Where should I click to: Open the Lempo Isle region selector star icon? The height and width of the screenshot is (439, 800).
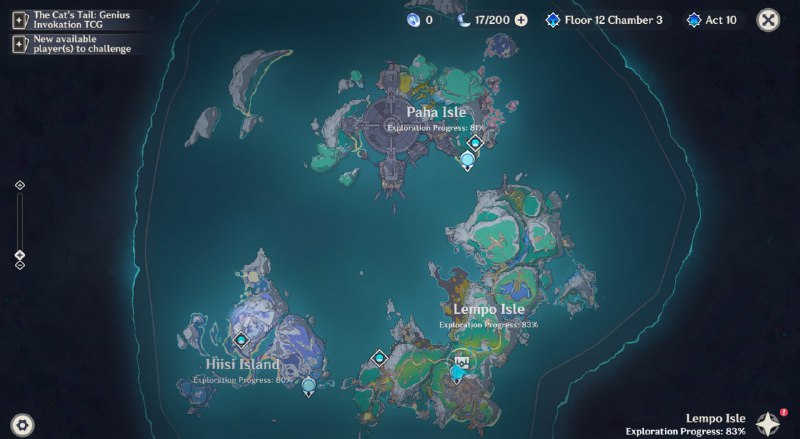(768, 423)
